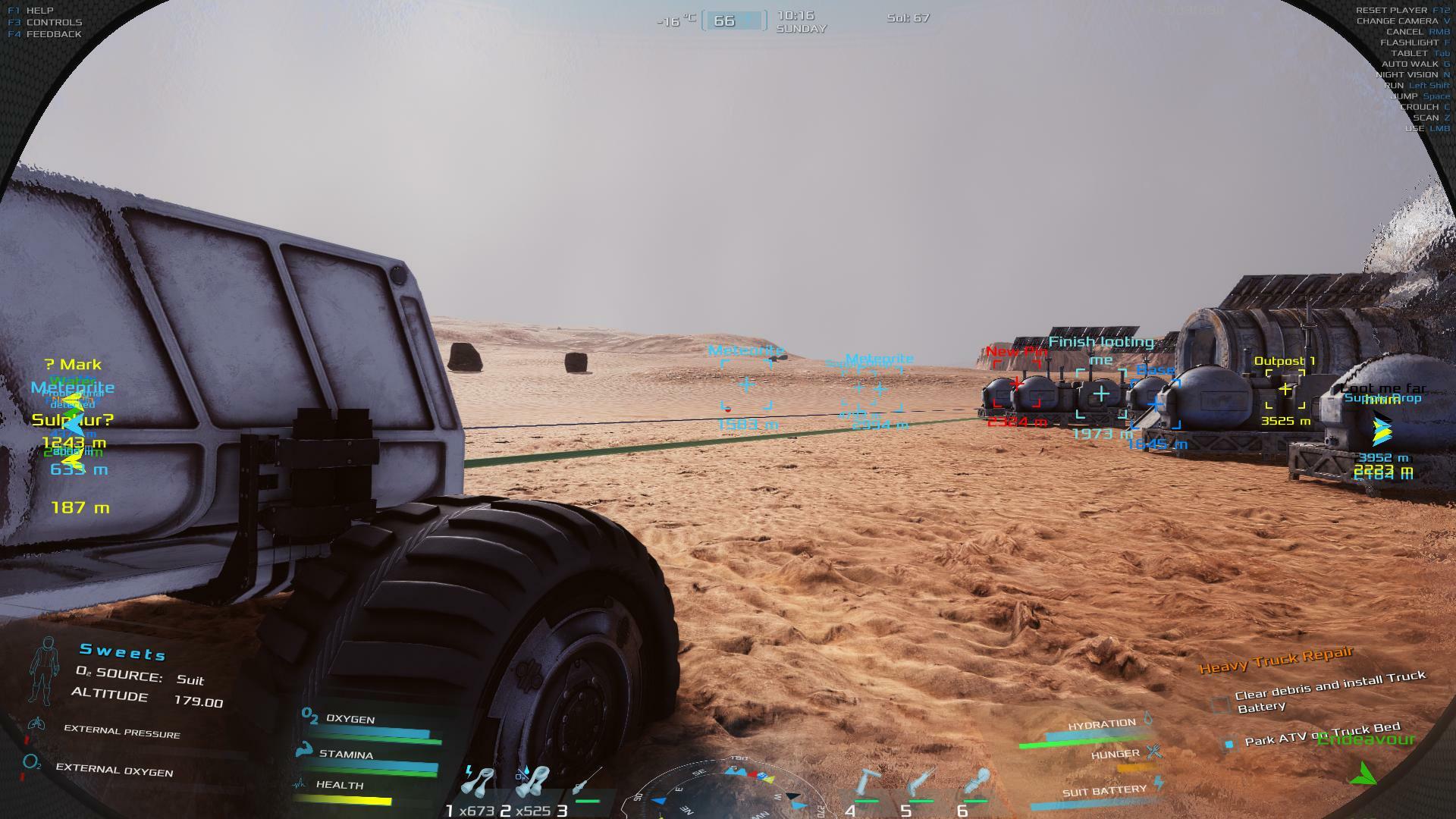
Task: Select the Meteorite marker showing 1583 m
Action: [746, 384]
